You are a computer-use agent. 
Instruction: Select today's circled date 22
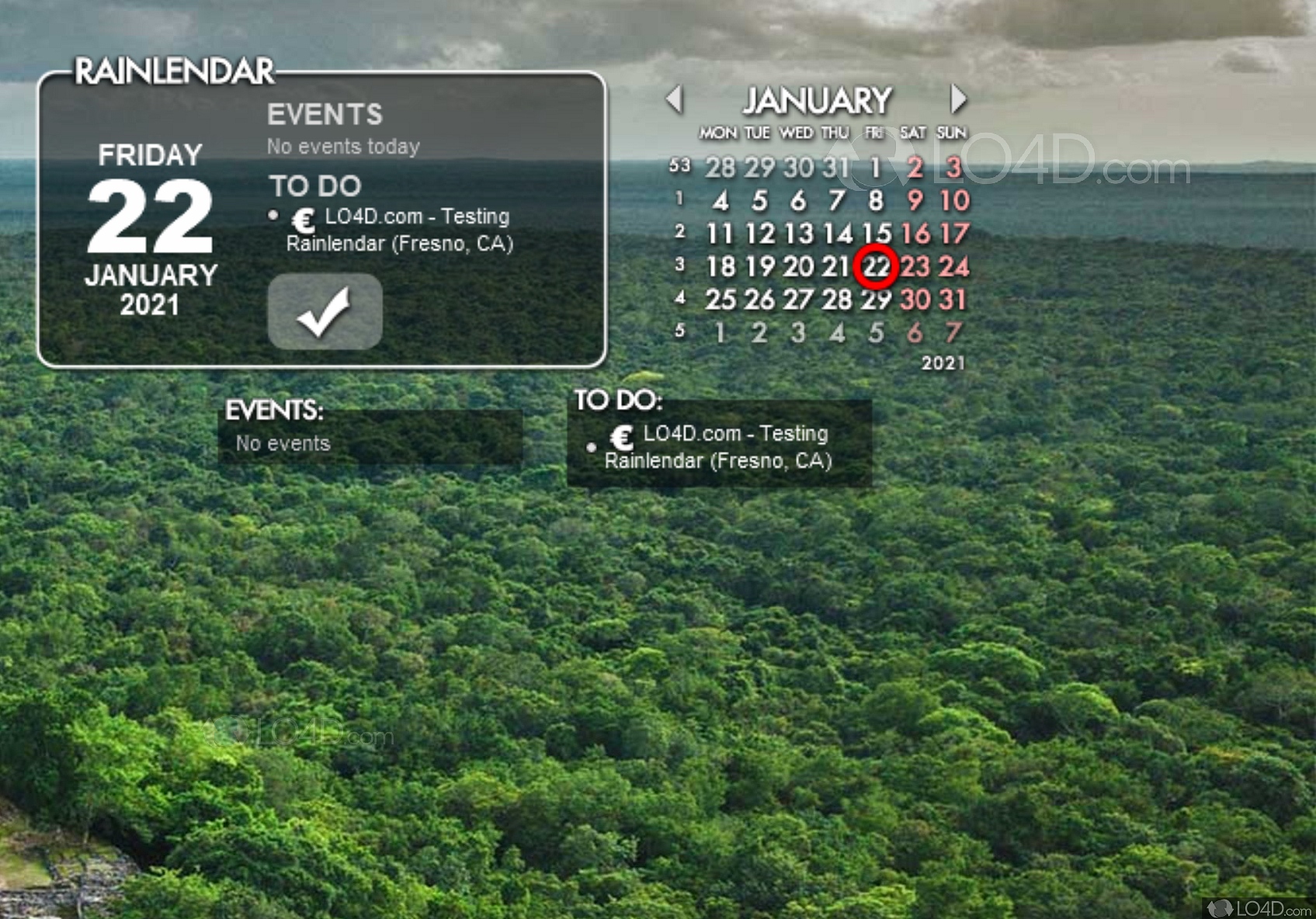tap(876, 267)
